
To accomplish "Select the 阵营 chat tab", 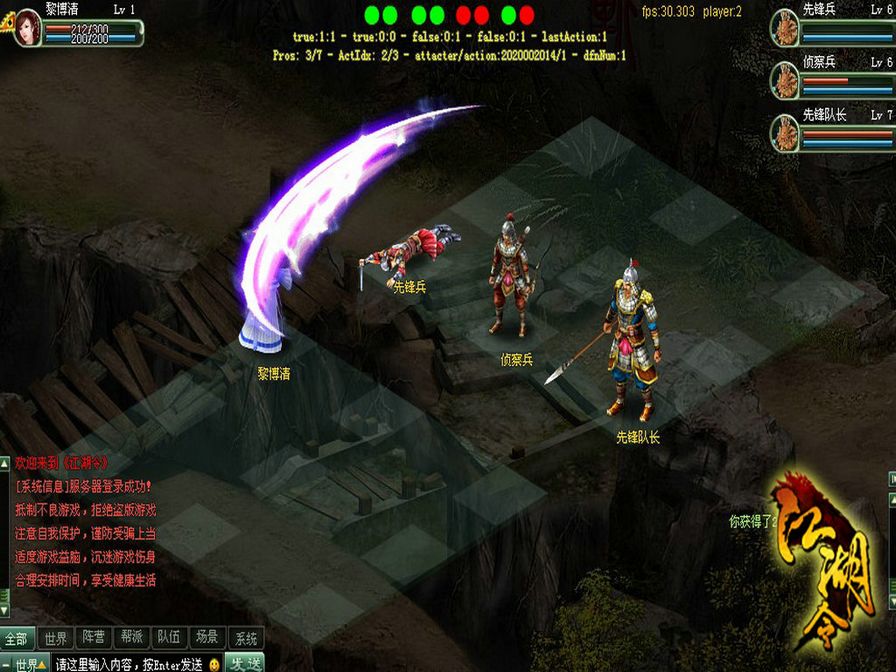I will (94, 638).
